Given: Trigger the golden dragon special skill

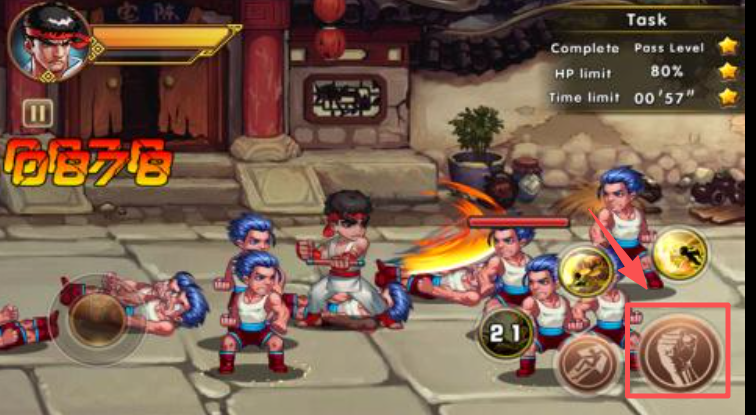Looking at the screenshot, I should click(587, 271).
